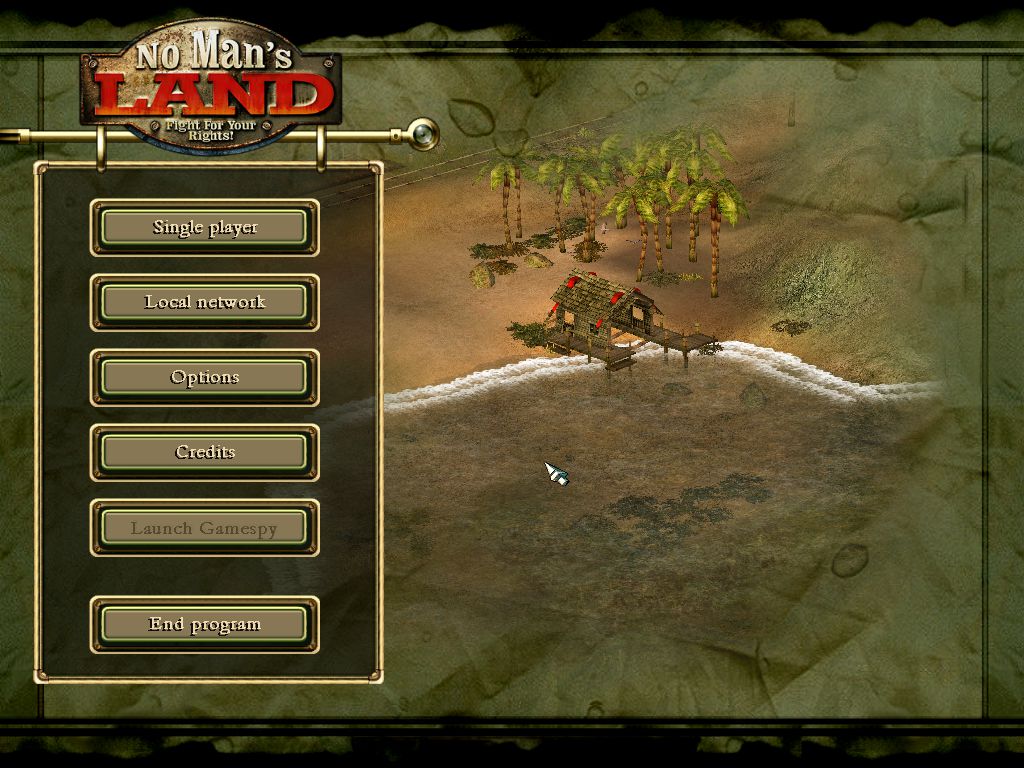View the Credits screen

click(204, 453)
